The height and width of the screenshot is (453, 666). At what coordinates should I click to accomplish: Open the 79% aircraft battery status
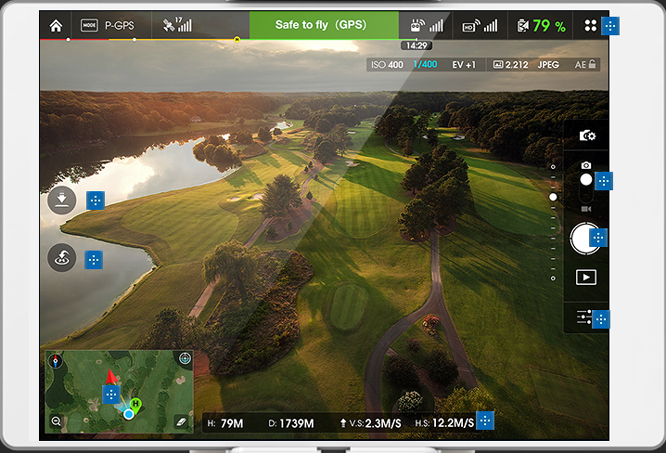click(541, 25)
